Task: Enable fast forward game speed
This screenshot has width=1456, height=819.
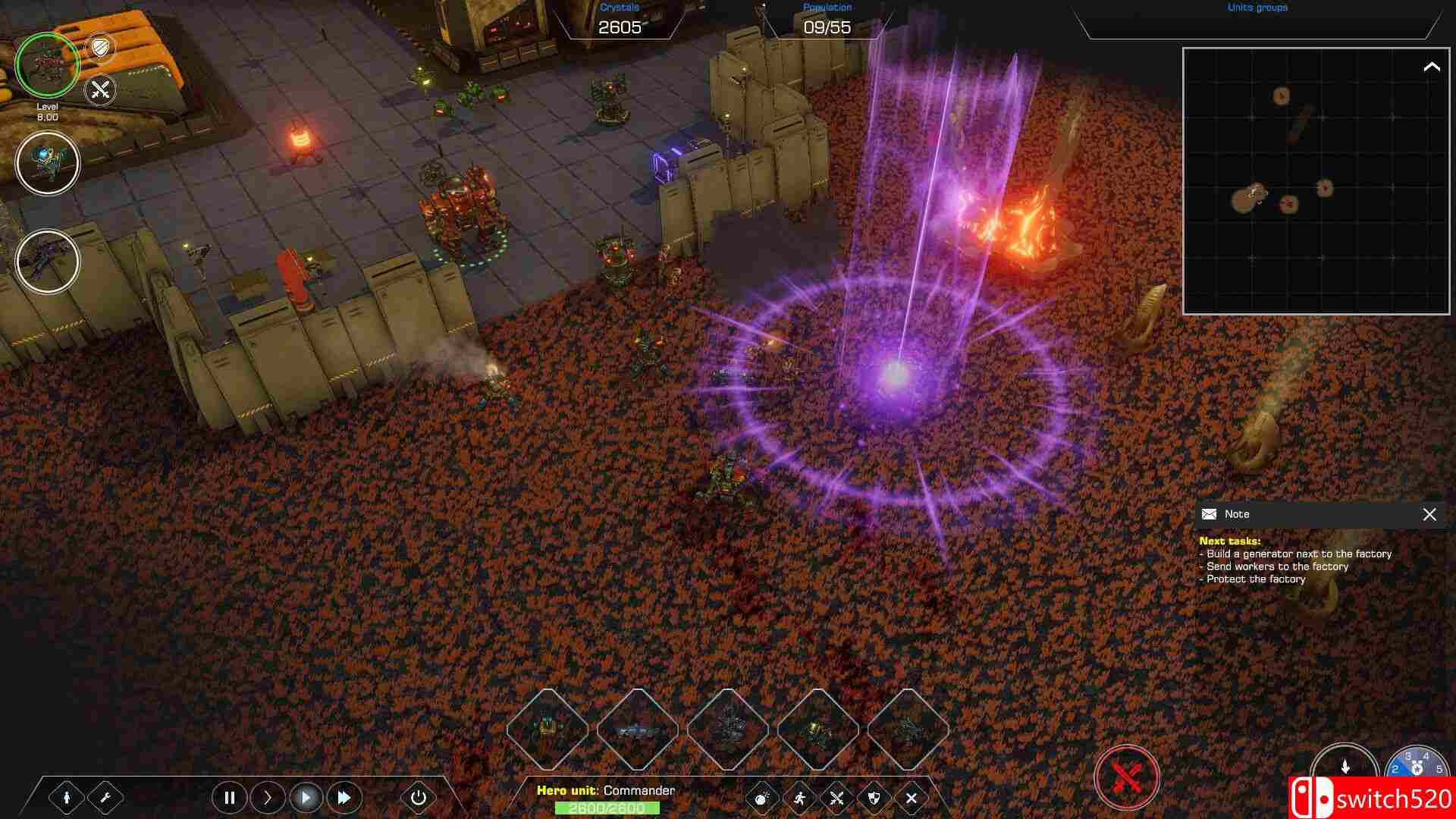Action: coord(344,798)
